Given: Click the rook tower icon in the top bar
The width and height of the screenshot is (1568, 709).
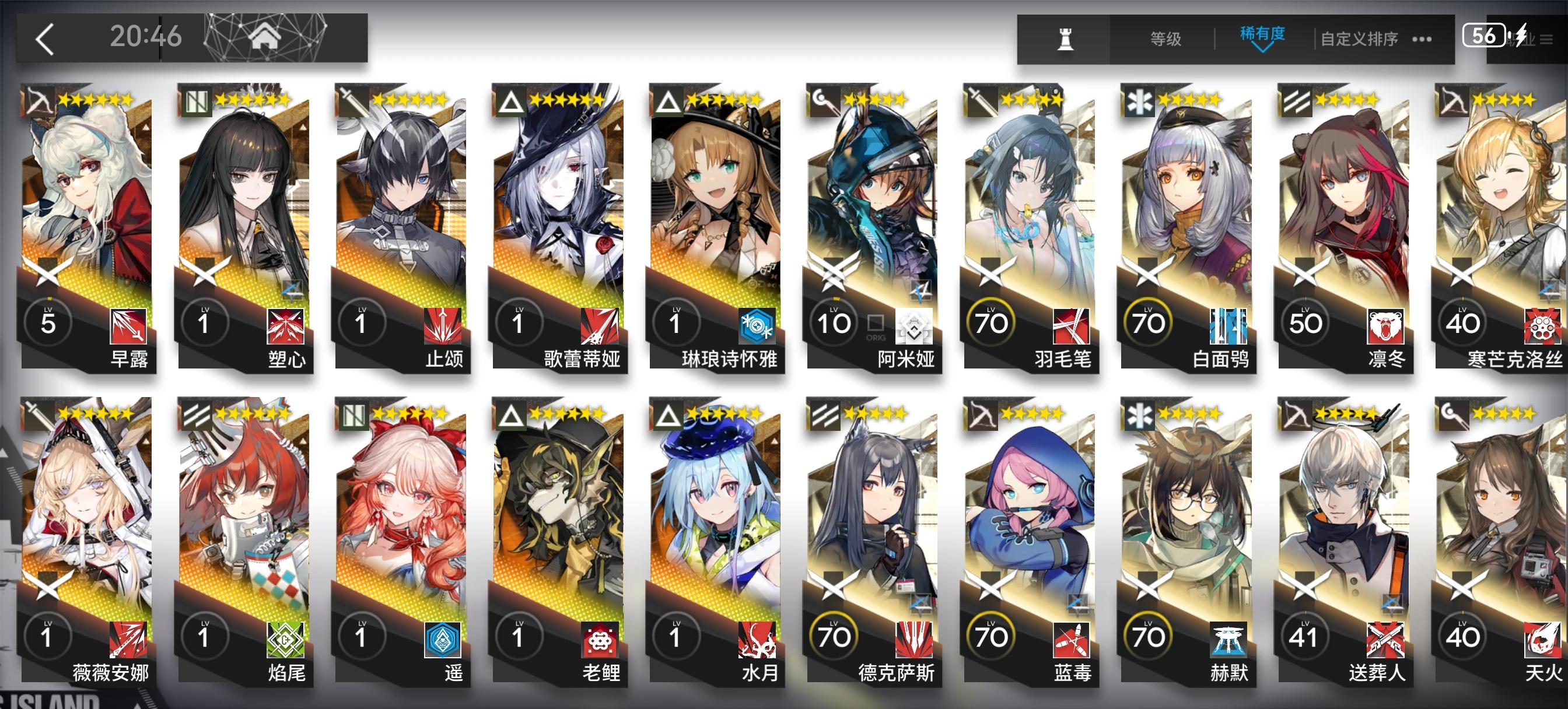Looking at the screenshot, I should 1065,38.
